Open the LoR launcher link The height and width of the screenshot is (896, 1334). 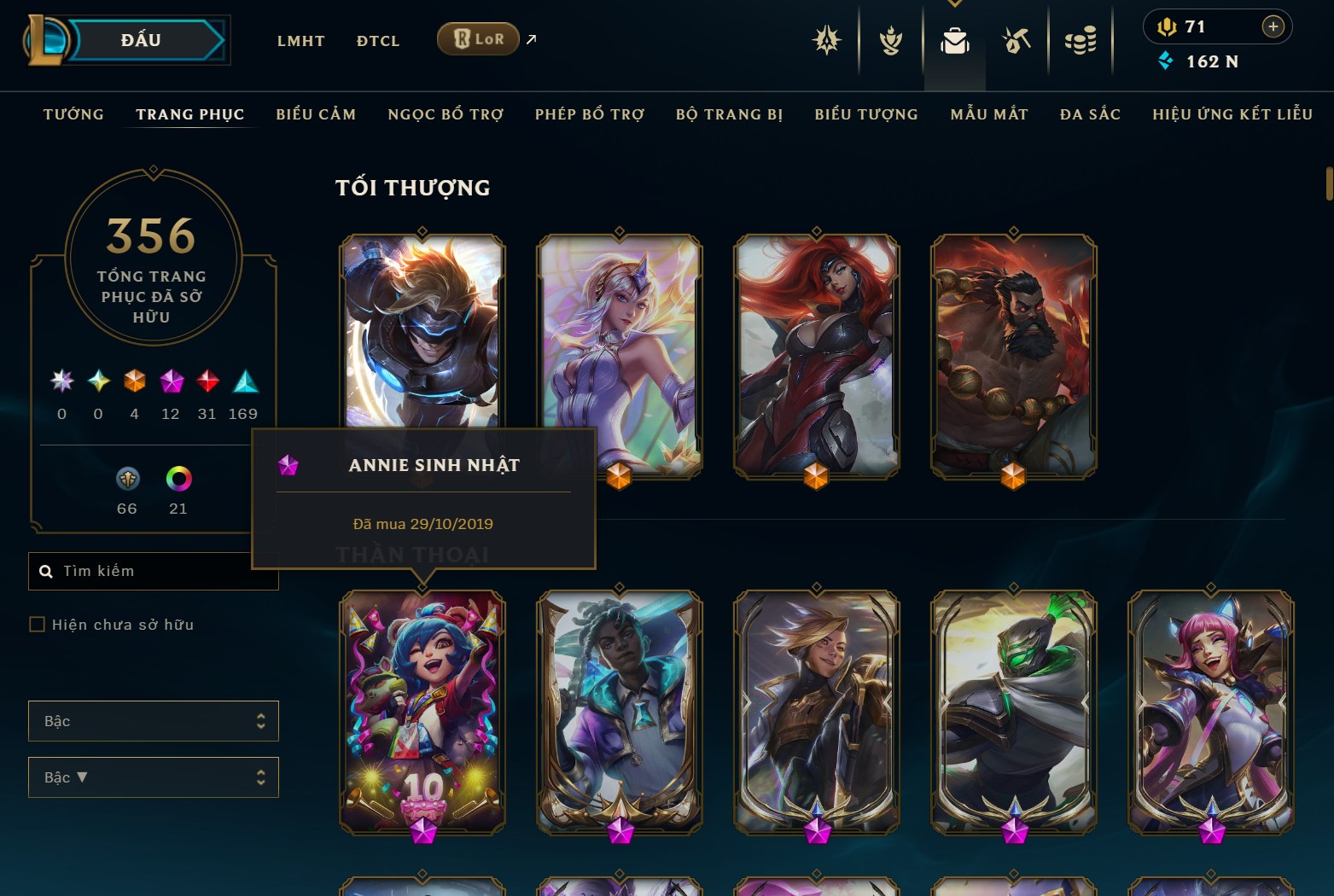tap(478, 39)
